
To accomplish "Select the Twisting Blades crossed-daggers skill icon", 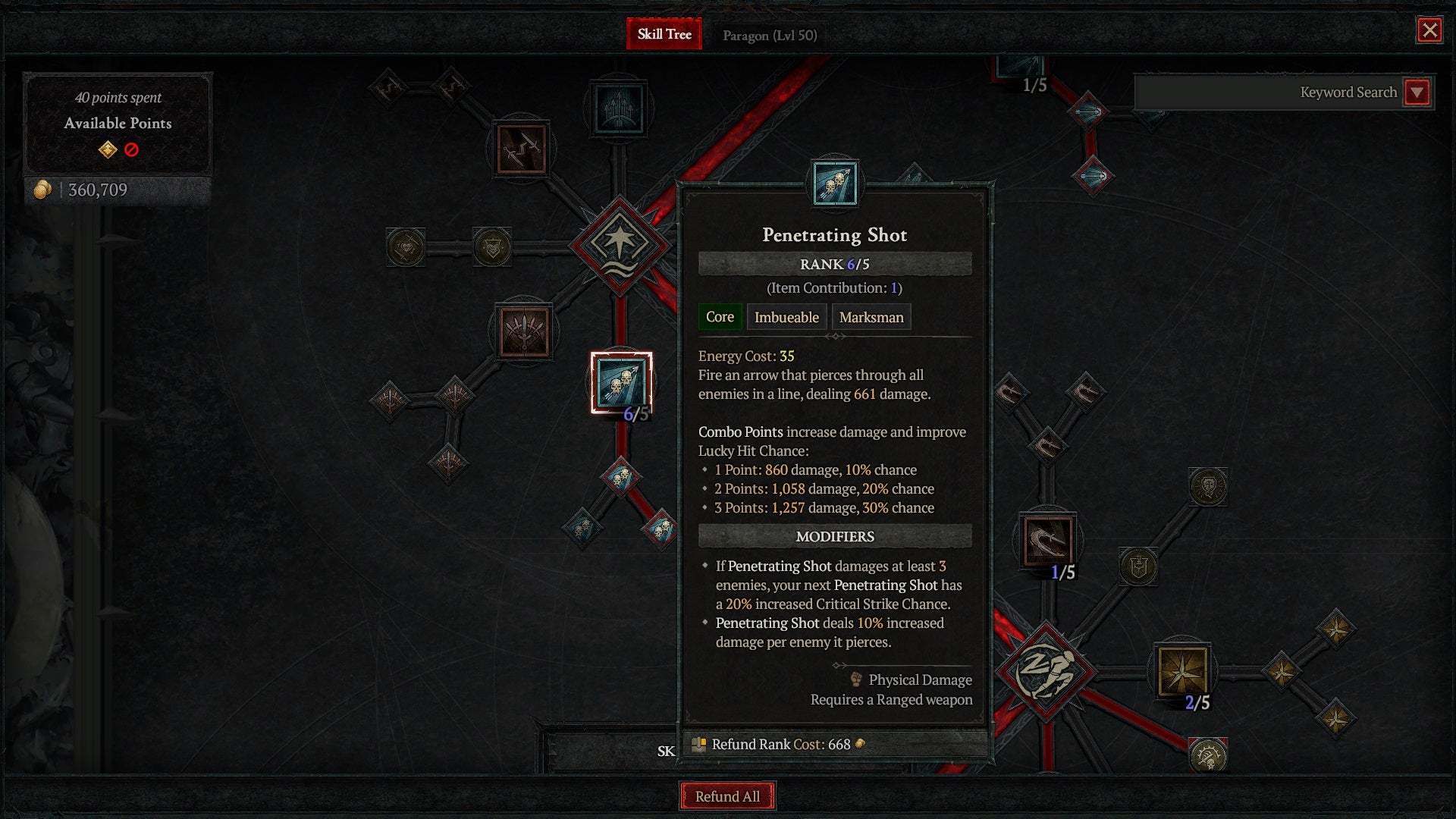I will point(522,149).
